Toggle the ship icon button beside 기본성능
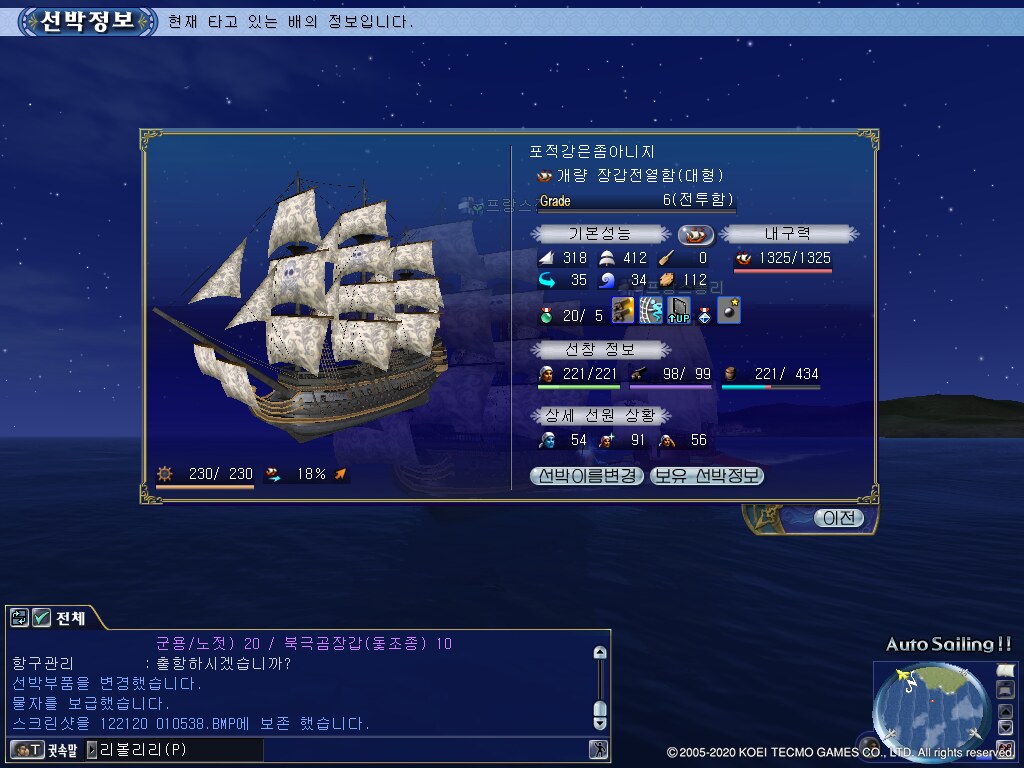1024x768 pixels. coord(696,234)
